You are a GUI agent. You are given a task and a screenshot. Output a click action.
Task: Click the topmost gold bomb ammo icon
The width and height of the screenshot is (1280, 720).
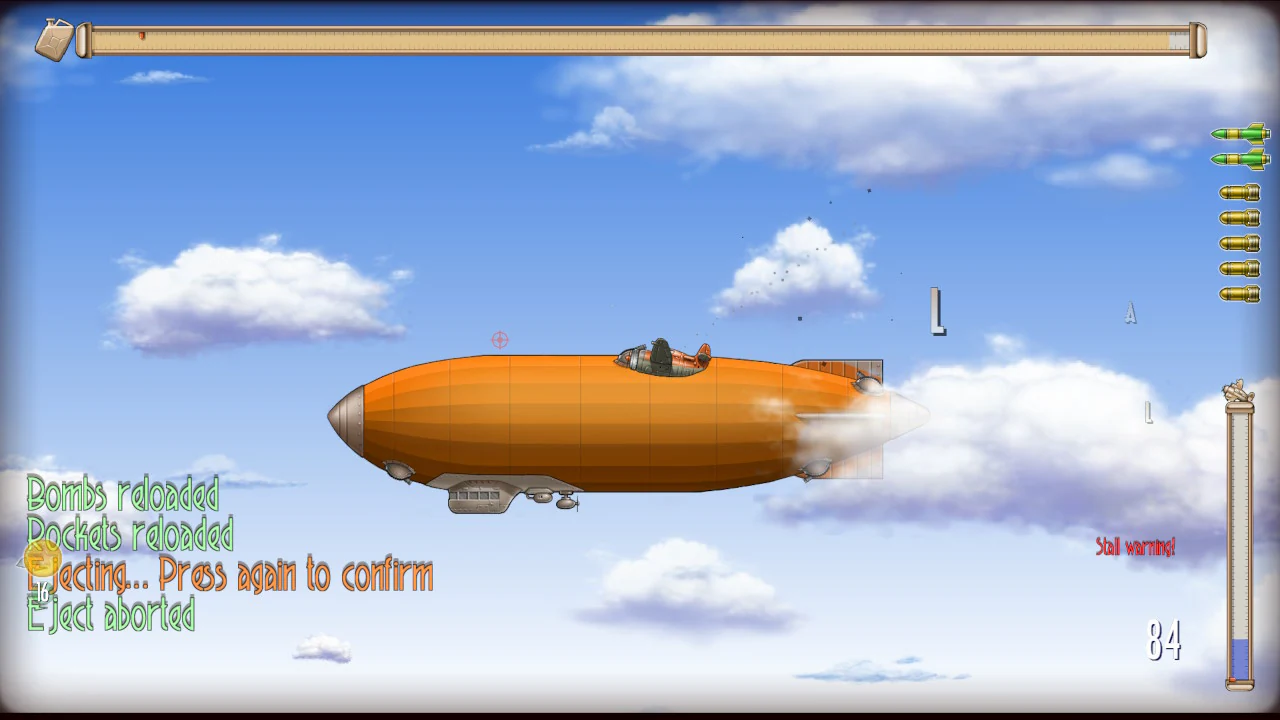coord(1240,192)
